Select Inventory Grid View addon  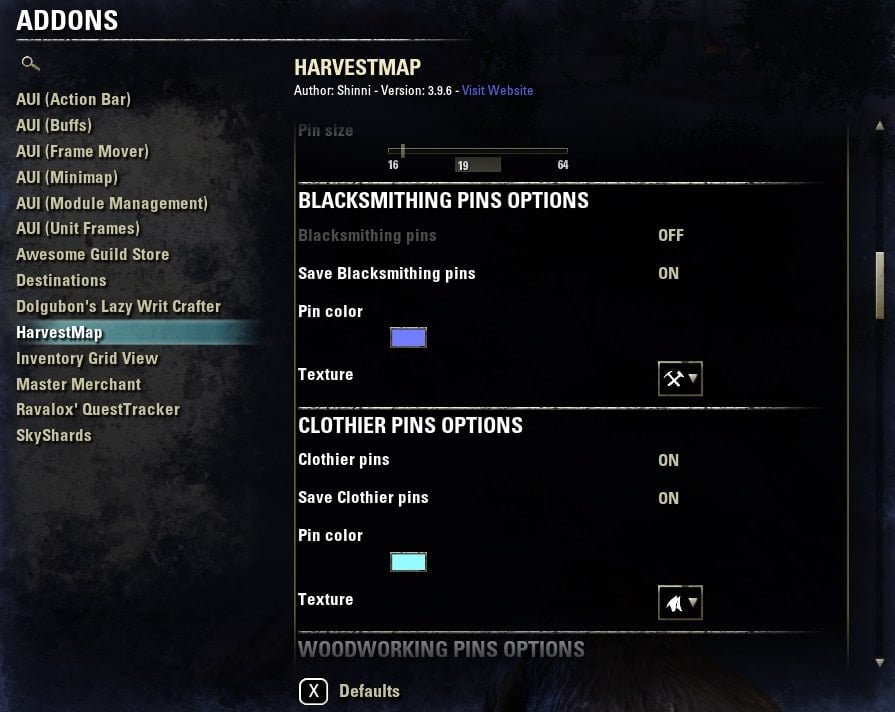(87, 358)
